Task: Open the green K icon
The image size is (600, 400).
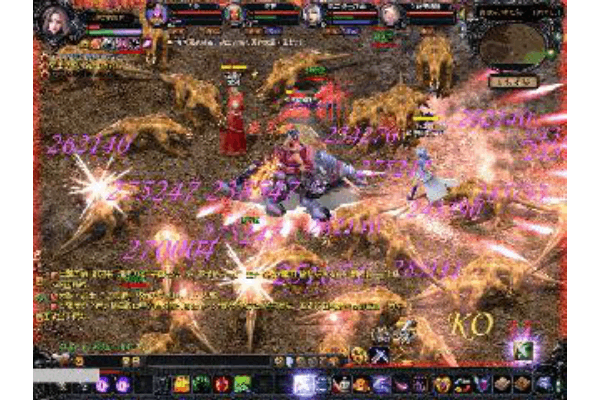Action: (522, 349)
